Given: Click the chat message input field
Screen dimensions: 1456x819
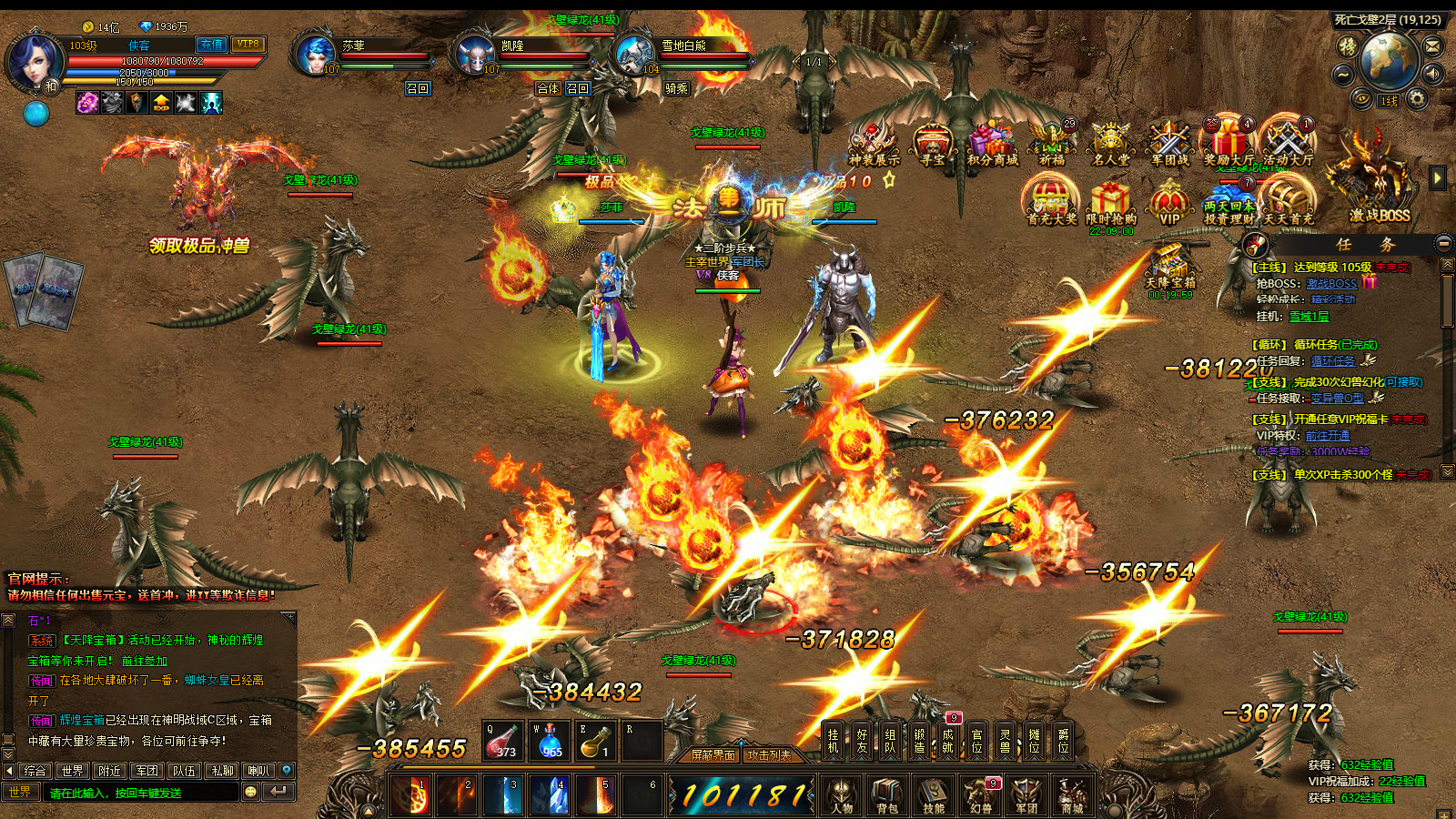Looking at the screenshot, I should [141, 793].
